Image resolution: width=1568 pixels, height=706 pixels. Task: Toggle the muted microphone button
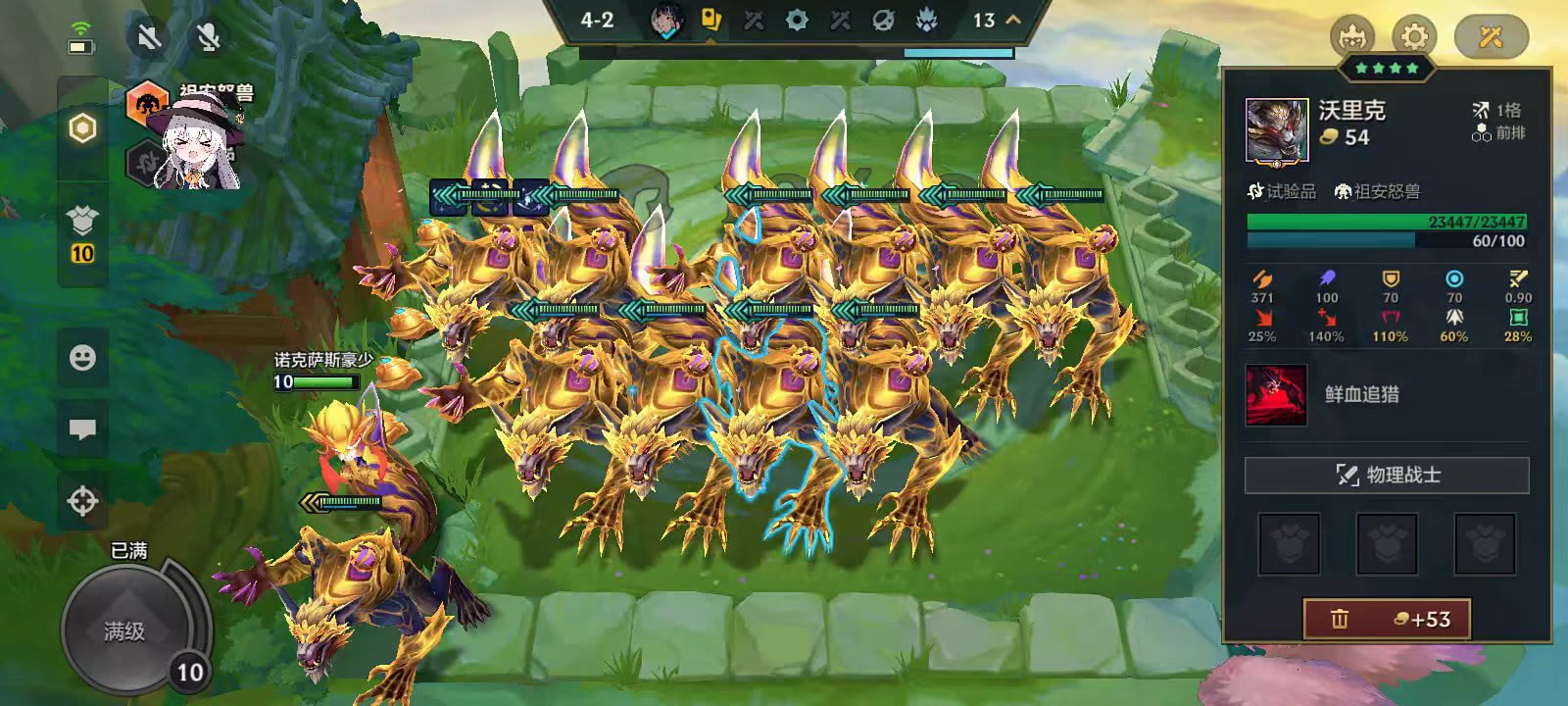[208, 38]
